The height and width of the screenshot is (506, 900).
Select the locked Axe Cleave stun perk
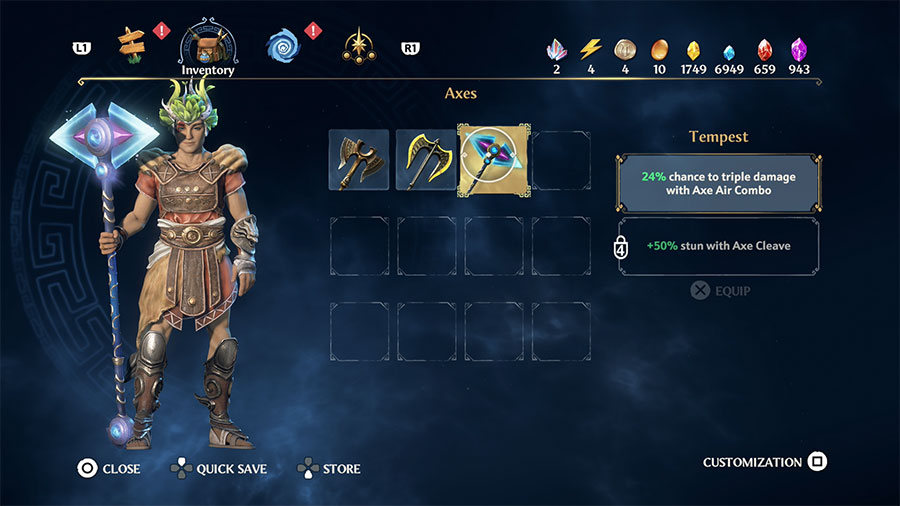(719, 246)
